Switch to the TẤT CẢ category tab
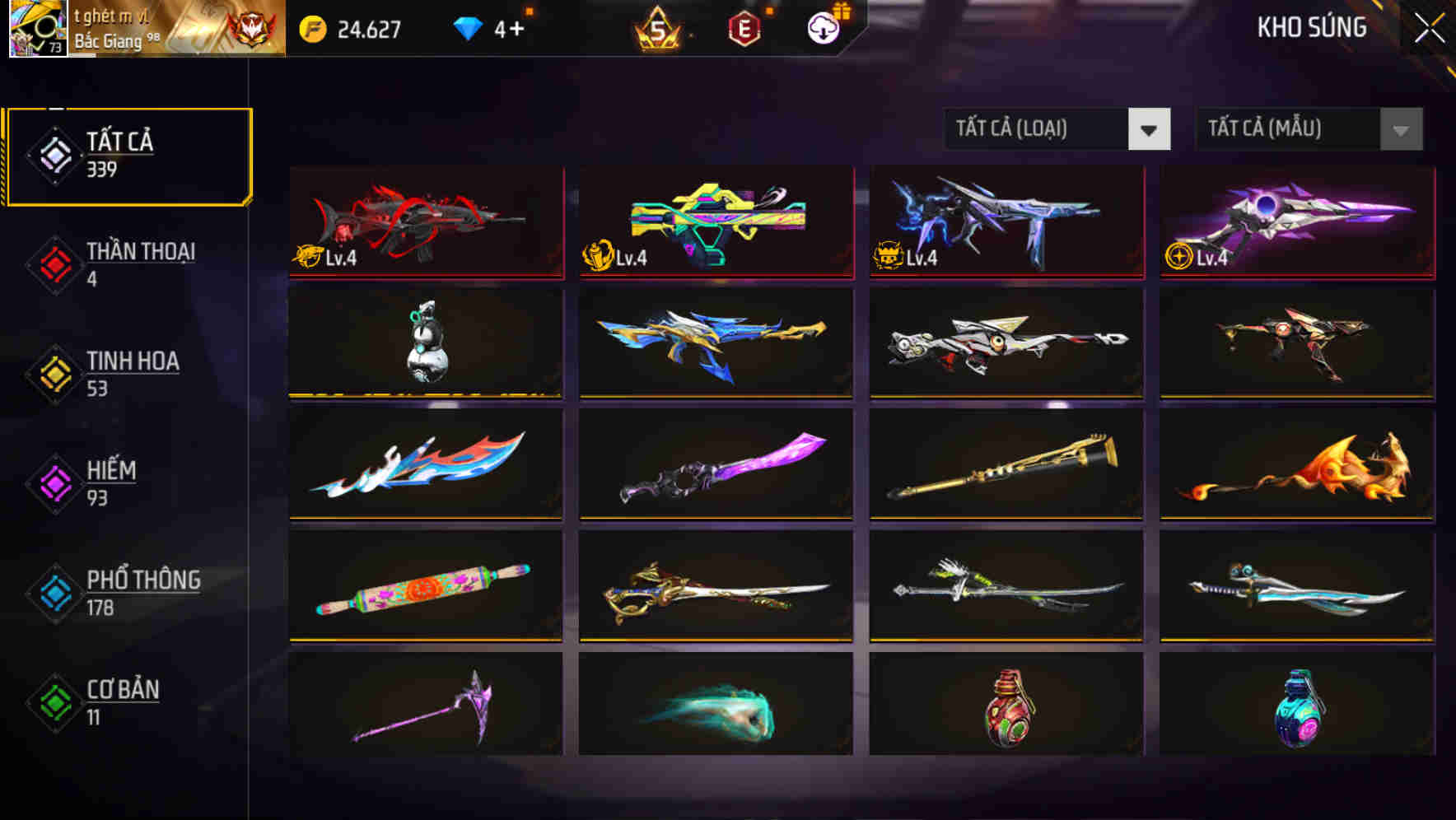Screen dimensions: 1456x820 point(128,155)
